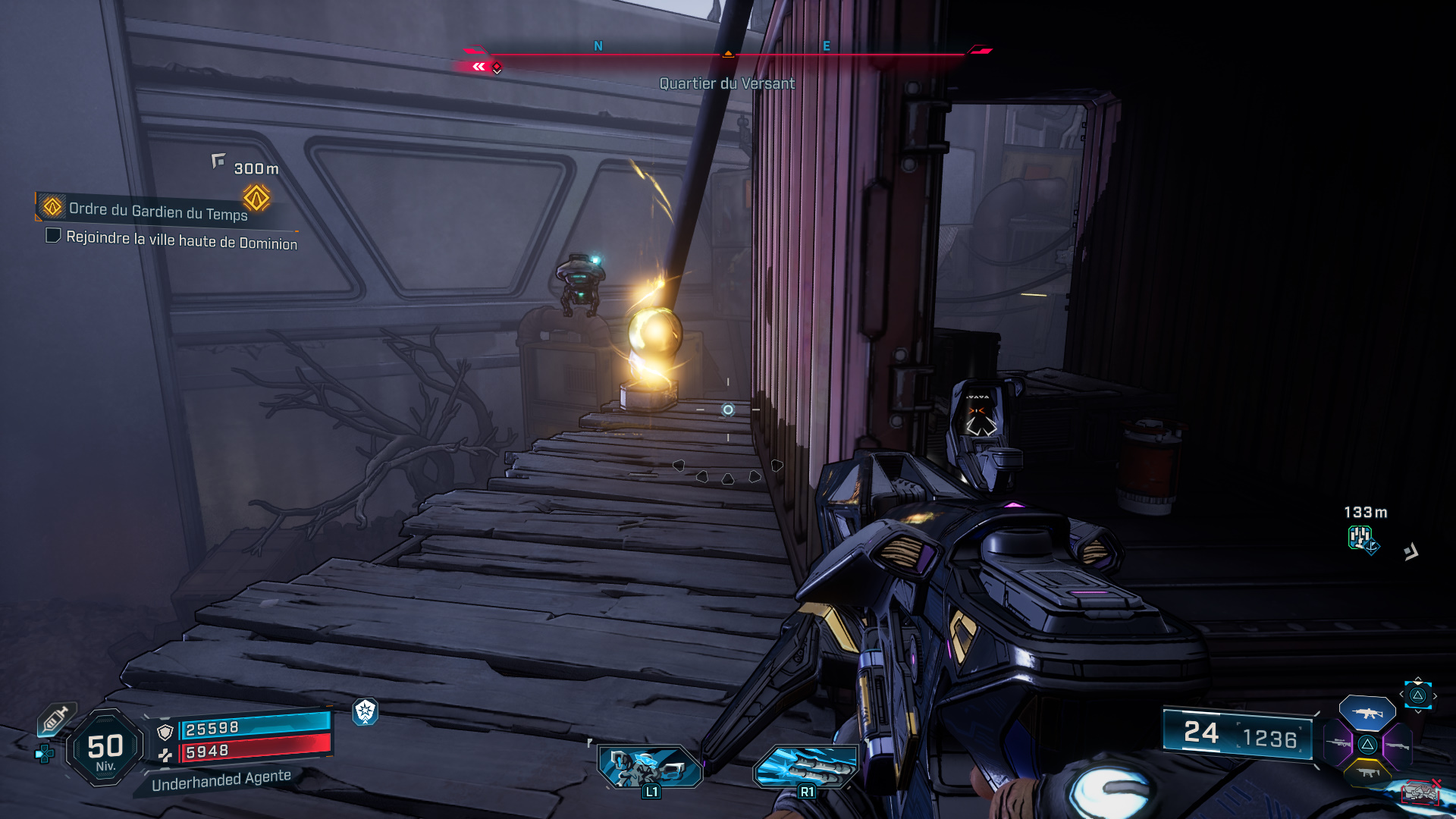Click the red double chevron on the compass bar

click(x=478, y=67)
